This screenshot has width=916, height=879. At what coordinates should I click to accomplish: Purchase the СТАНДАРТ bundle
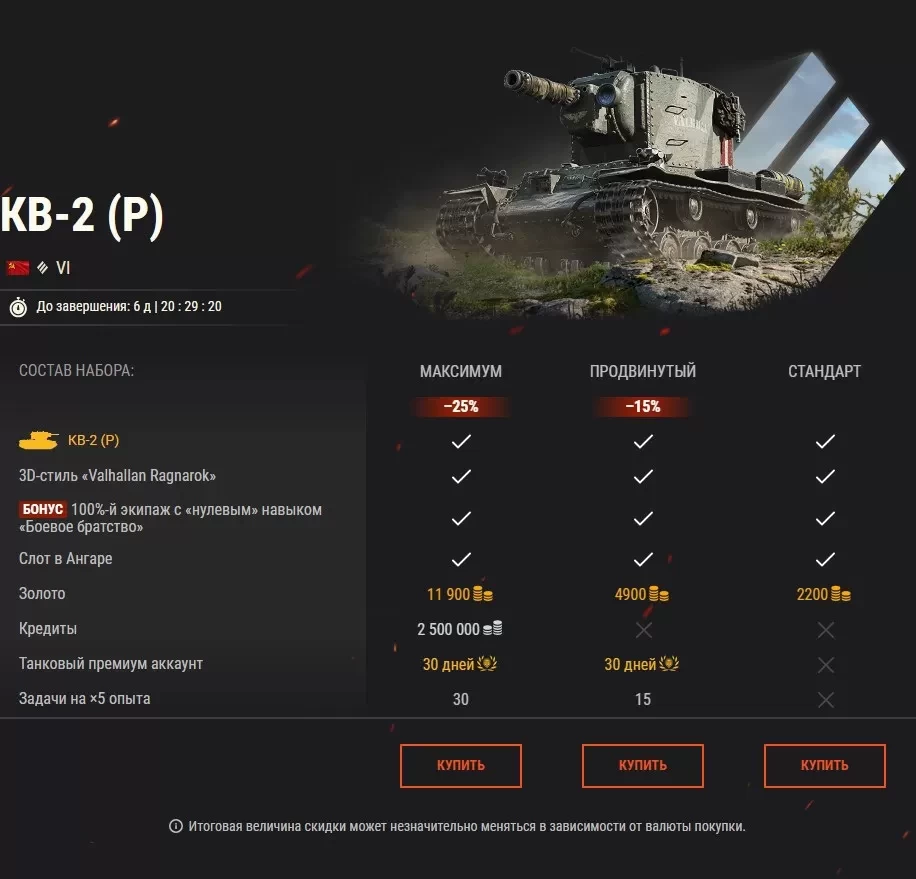824,765
